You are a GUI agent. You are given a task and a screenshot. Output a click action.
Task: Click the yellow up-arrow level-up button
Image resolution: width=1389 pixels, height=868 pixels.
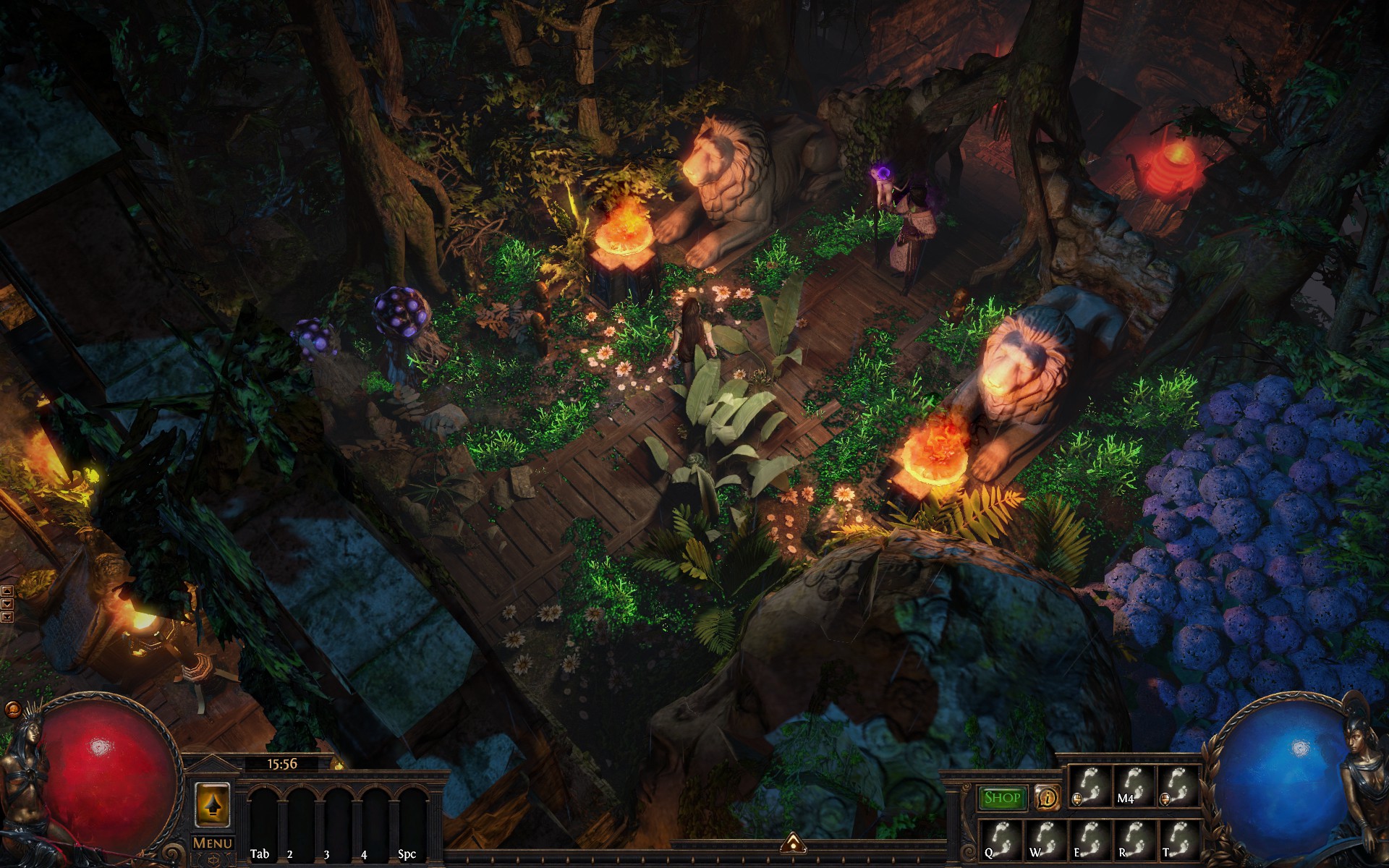(x=212, y=803)
